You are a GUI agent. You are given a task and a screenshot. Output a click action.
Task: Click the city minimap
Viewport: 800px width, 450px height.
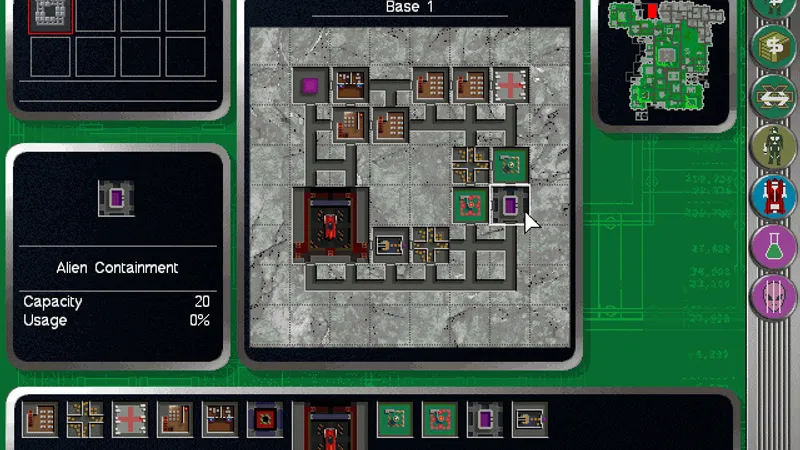pos(664,58)
